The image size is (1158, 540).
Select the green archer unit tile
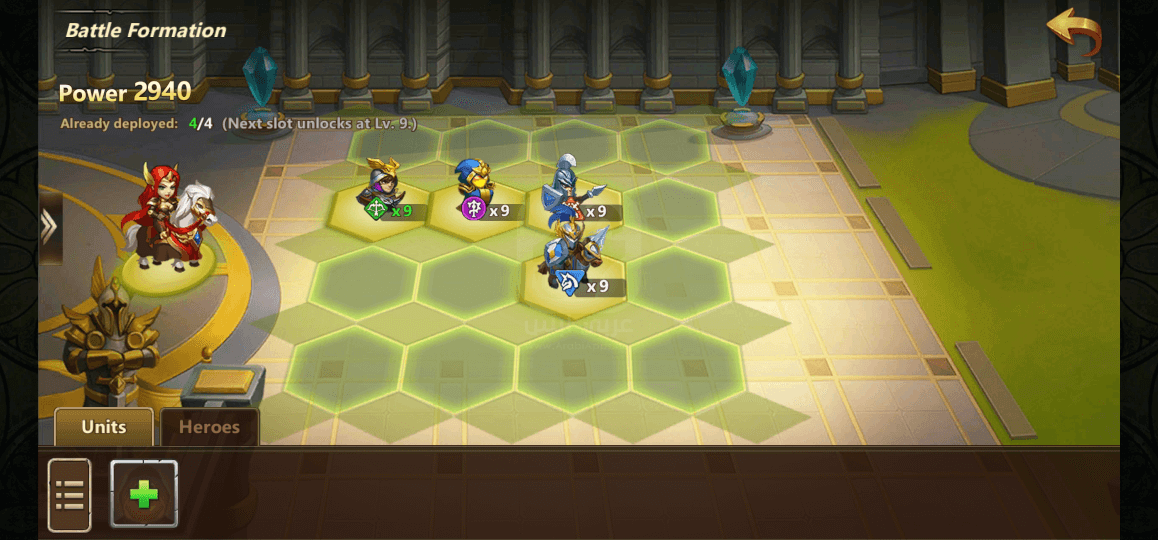coord(381,192)
